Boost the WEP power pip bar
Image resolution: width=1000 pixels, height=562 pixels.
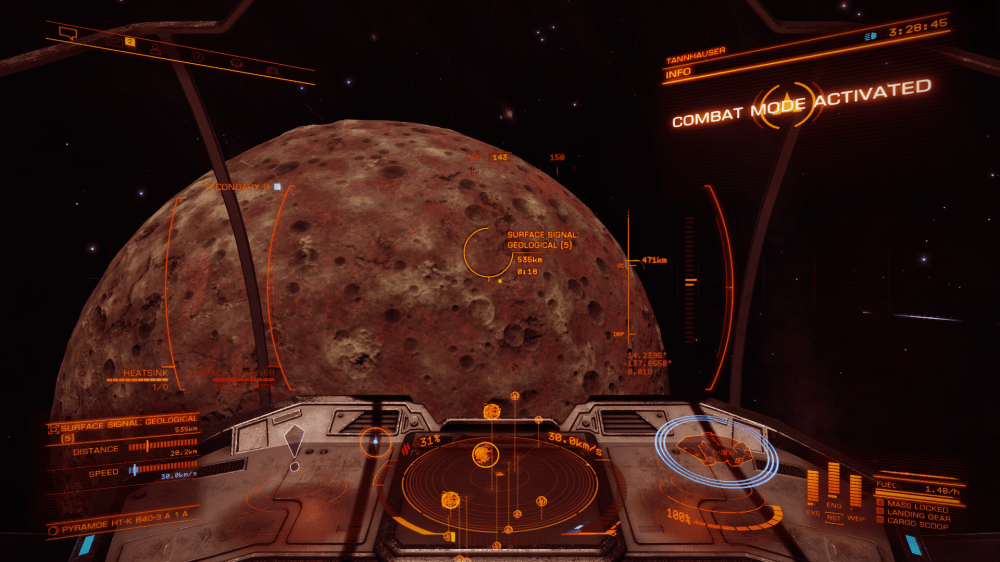855,490
